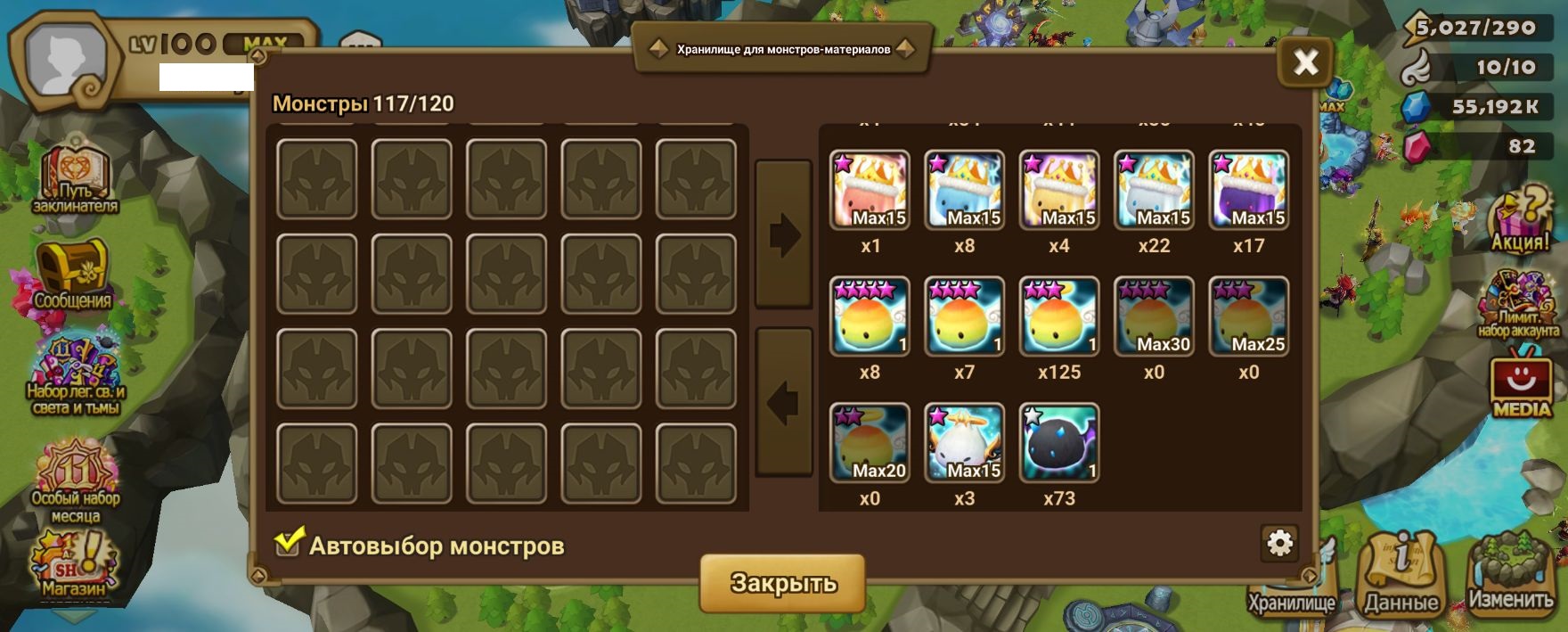The width and height of the screenshot is (1568, 632).
Task: Select the black Devilmon x73
Action: [1058, 443]
